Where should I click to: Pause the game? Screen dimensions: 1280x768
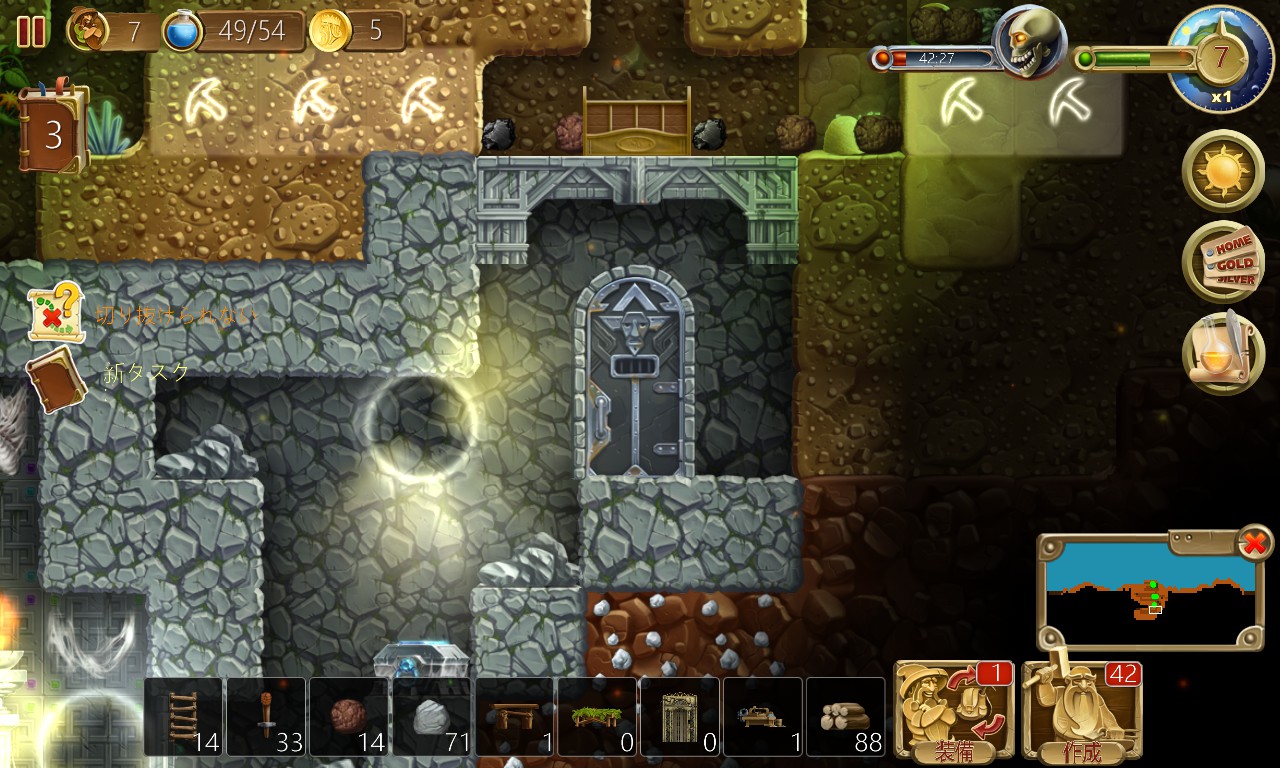tap(31, 32)
